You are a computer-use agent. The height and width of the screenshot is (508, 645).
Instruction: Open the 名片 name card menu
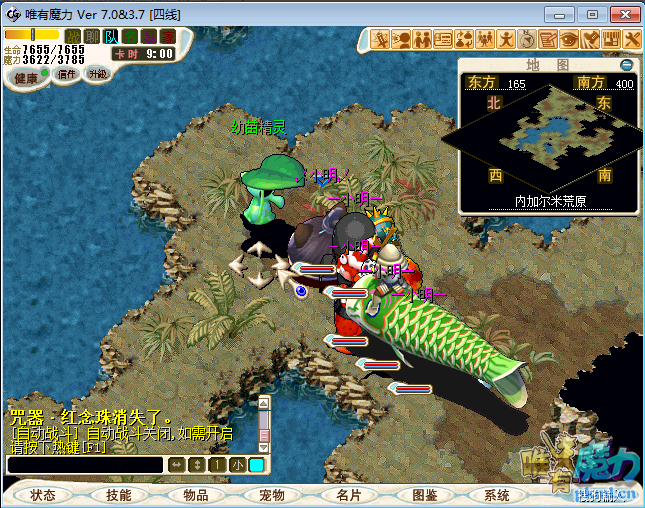tap(347, 495)
